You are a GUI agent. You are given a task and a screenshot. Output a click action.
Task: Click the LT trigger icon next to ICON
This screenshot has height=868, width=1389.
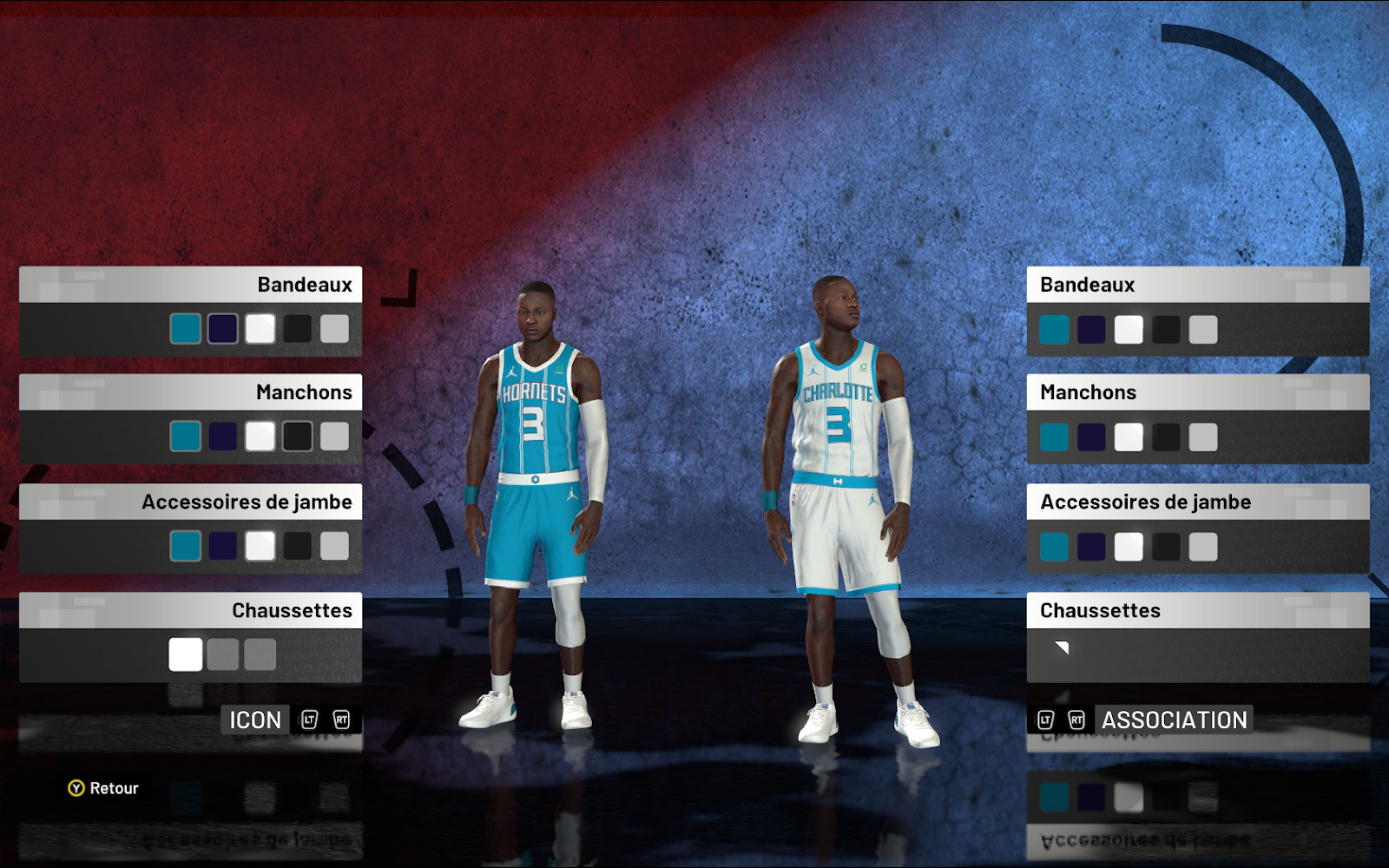[308, 720]
